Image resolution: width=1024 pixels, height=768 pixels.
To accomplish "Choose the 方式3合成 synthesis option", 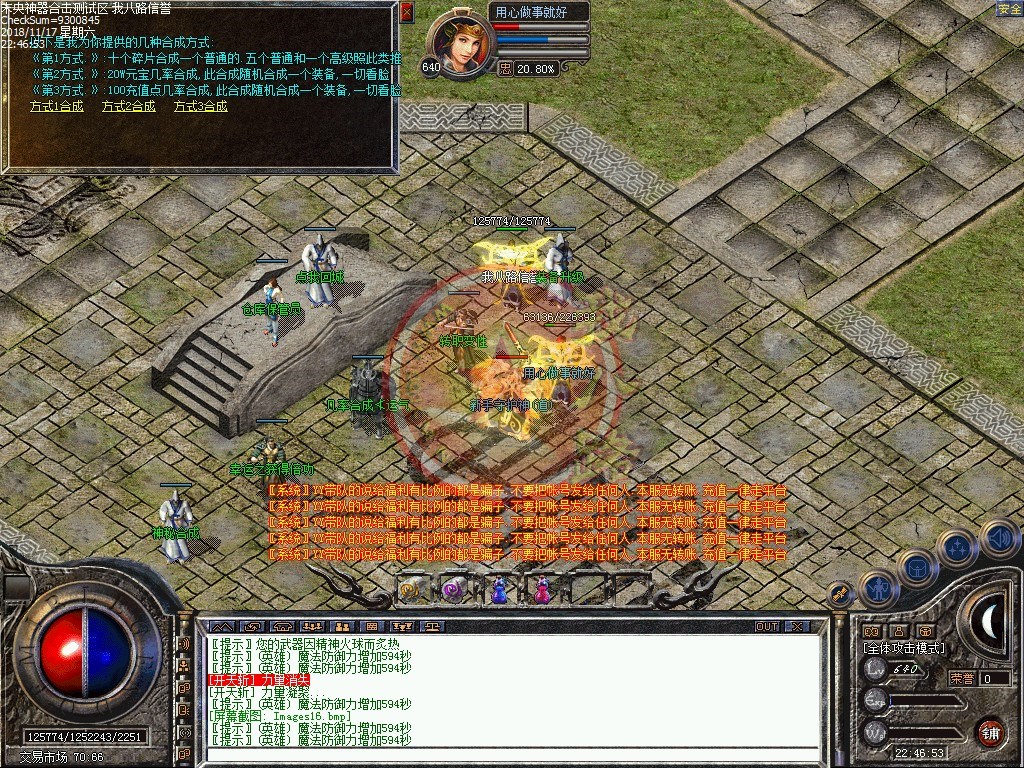I will click(x=201, y=106).
